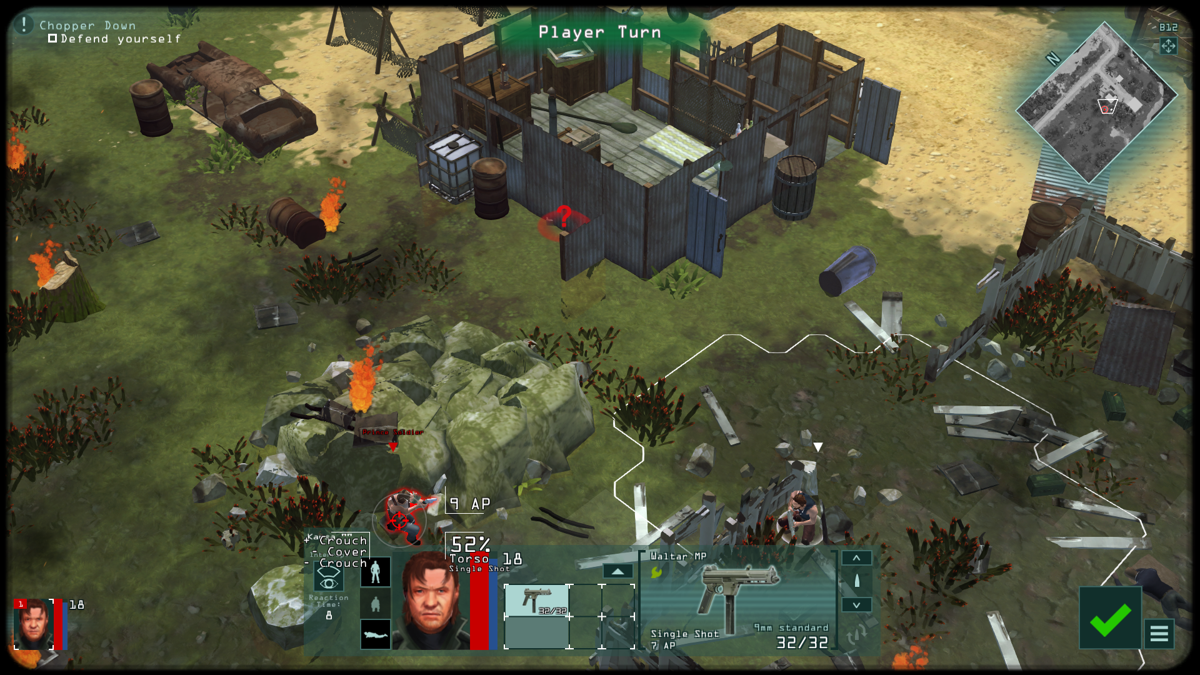Click the four-arrow icon under B12
This screenshot has width=1200, height=675.
[1168, 46]
